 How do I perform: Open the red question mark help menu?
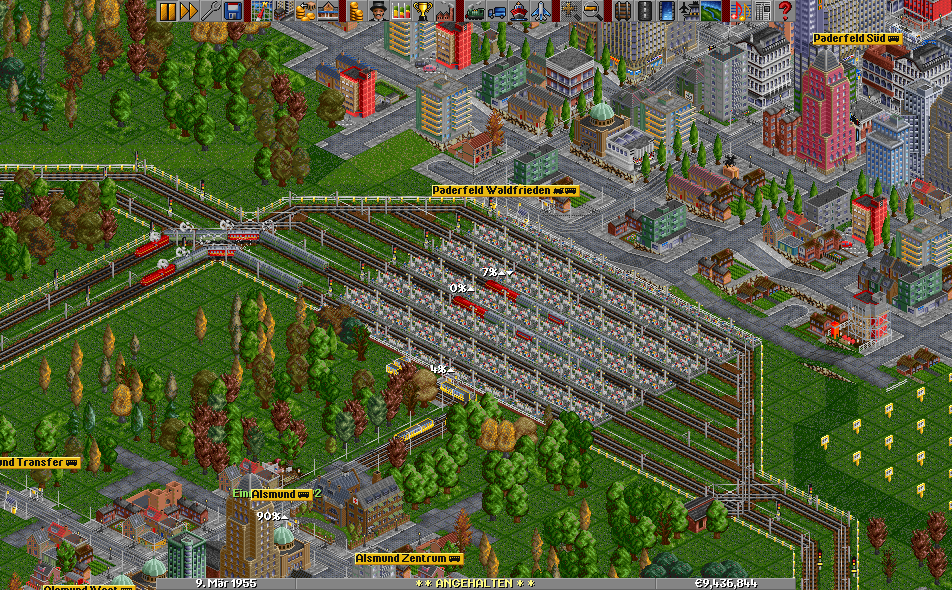click(785, 11)
